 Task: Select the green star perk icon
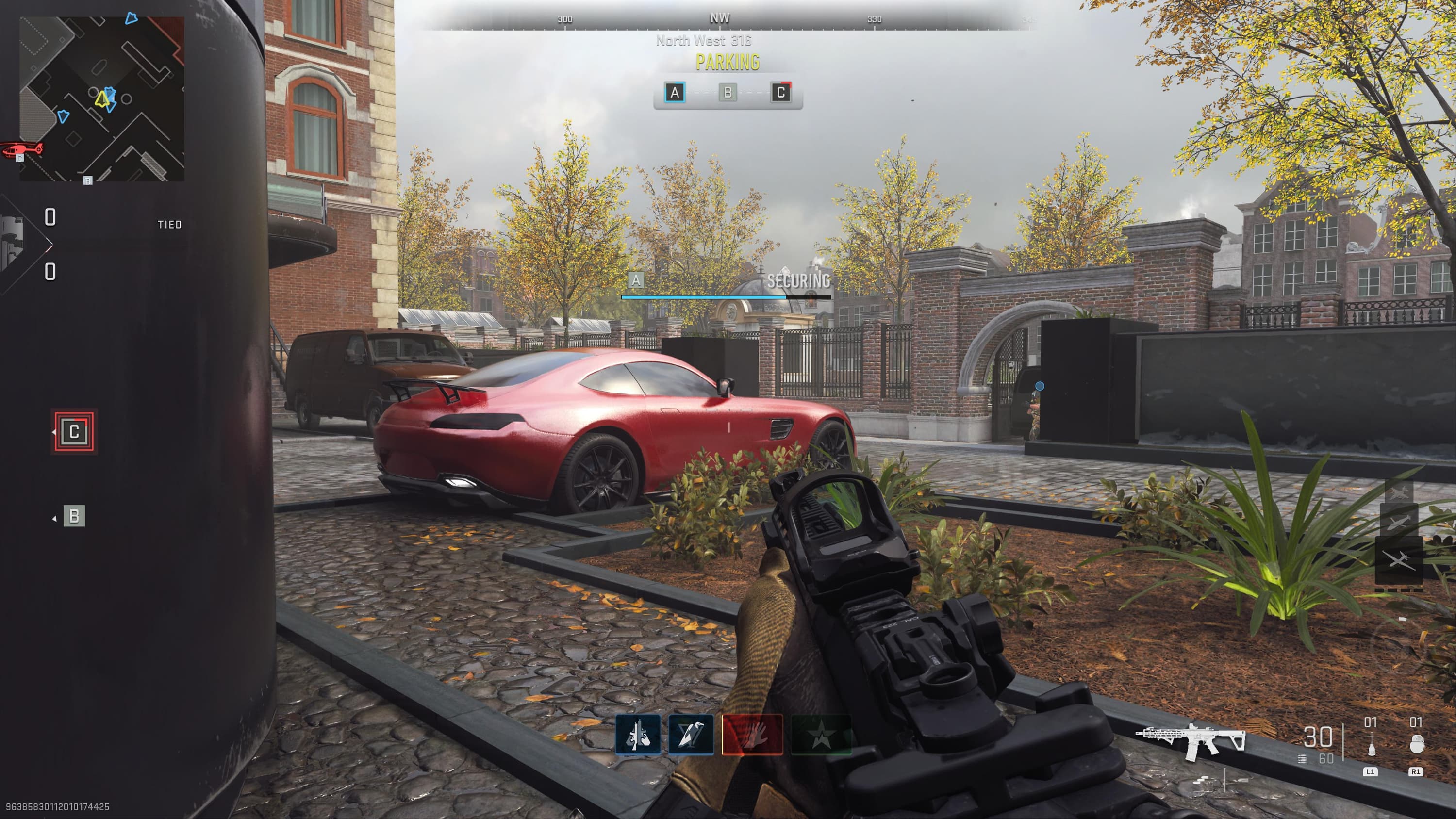click(821, 735)
